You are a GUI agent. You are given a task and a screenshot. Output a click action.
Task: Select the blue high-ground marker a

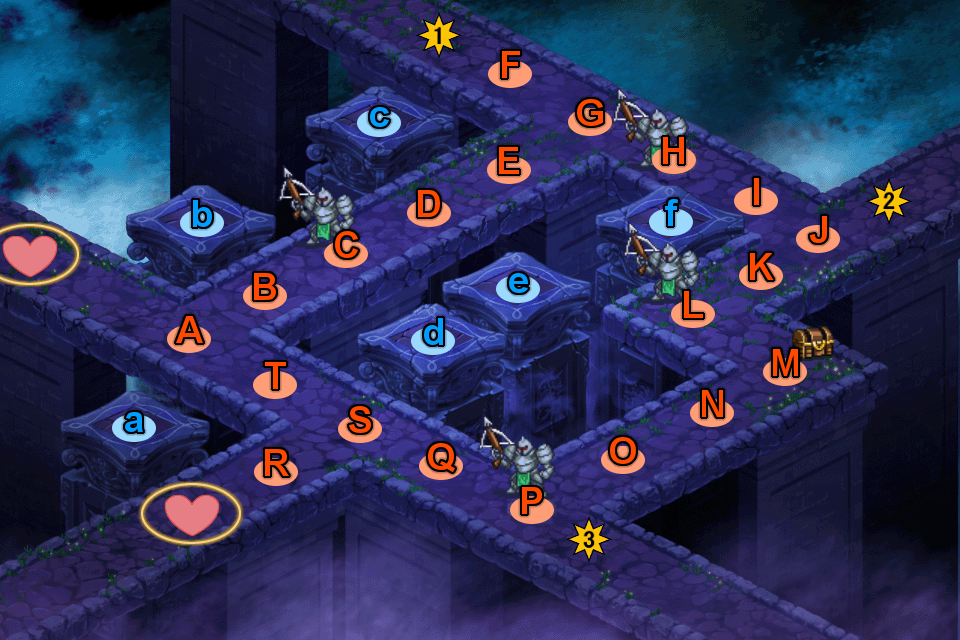pos(134,424)
